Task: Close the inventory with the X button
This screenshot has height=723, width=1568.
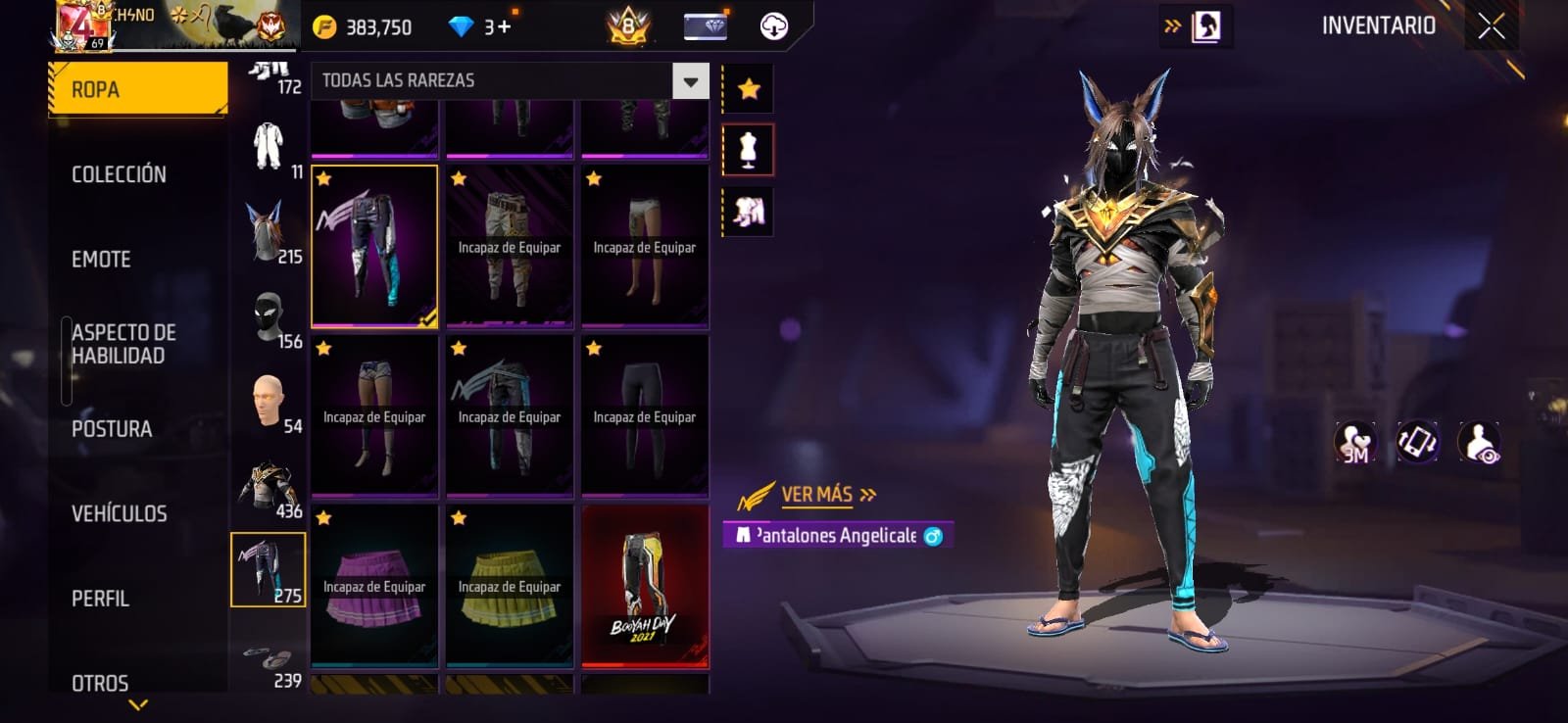Action: (1491, 26)
